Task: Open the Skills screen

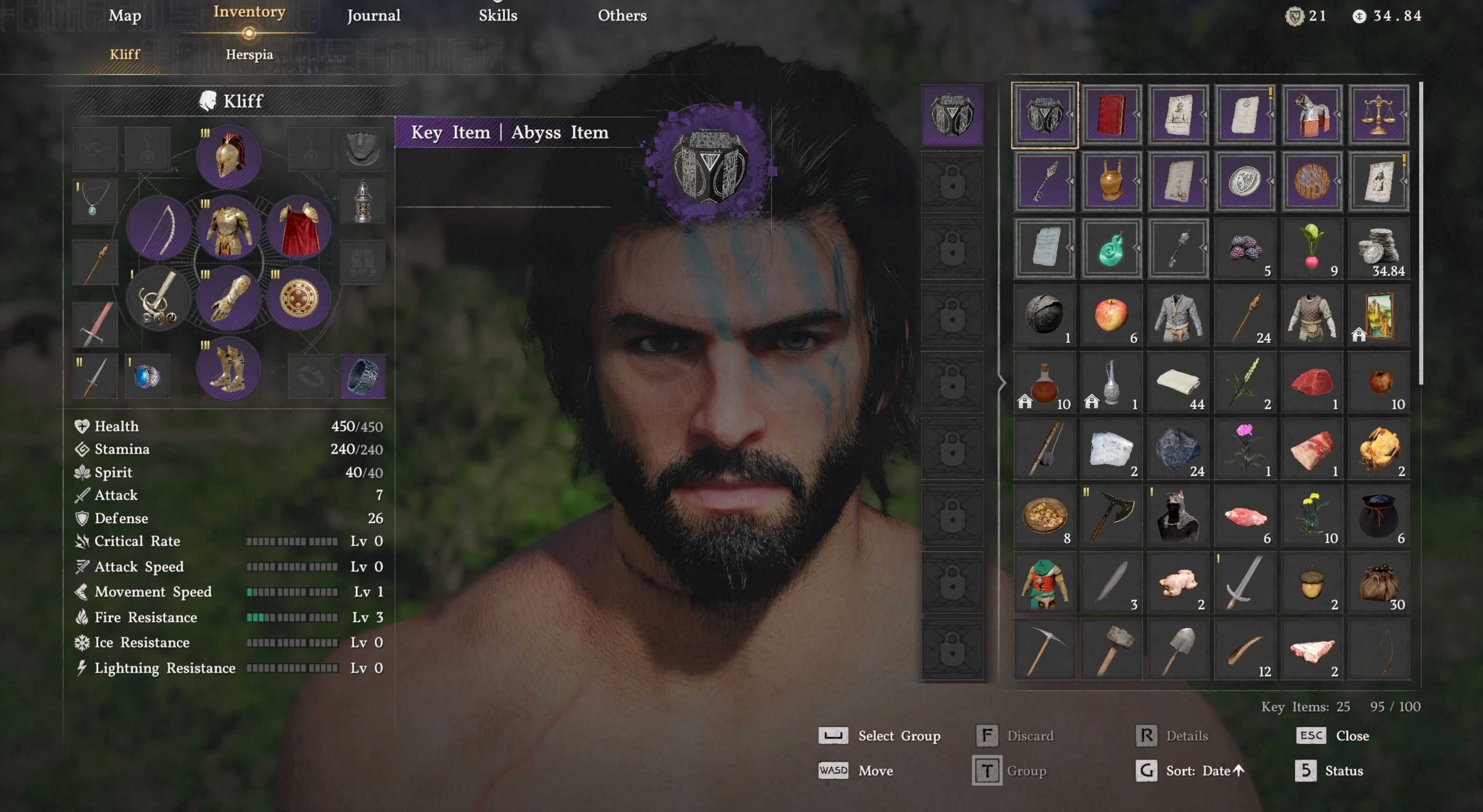Action: 498,15
